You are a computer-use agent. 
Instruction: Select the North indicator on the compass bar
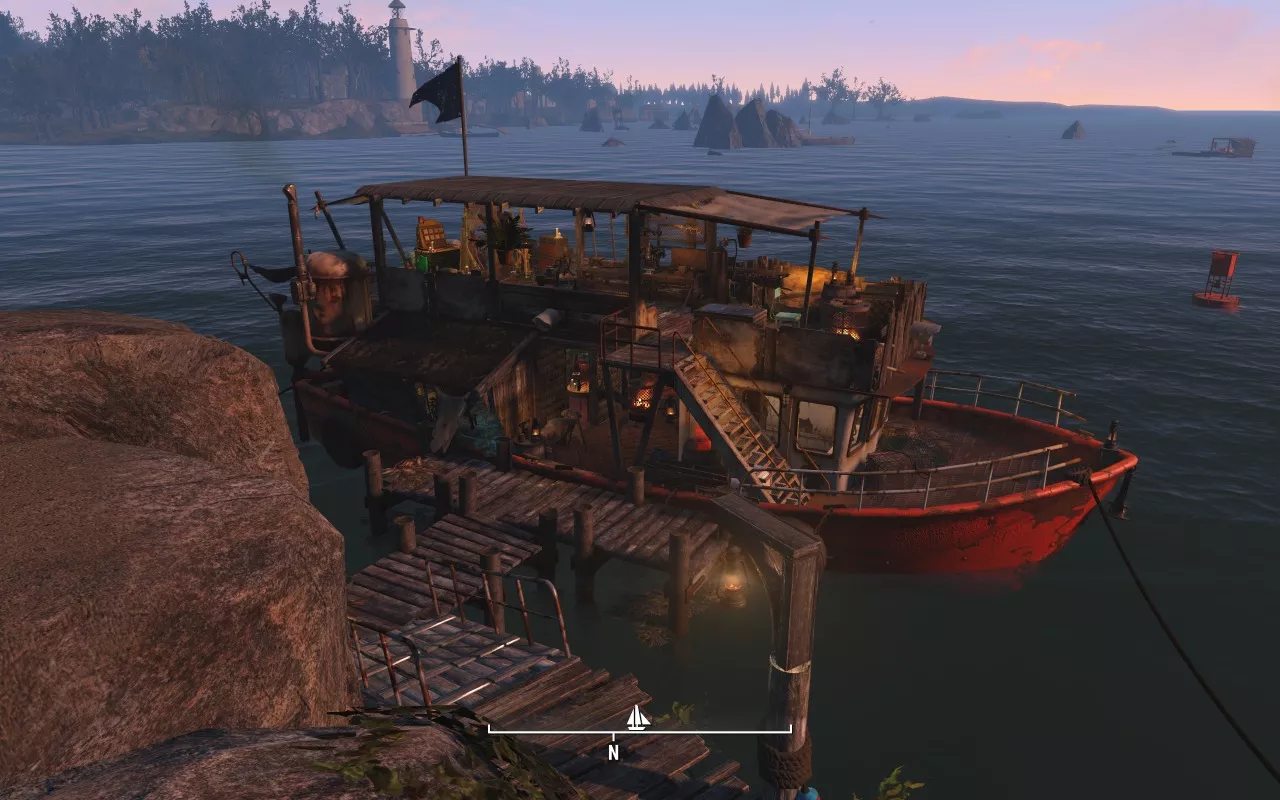click(613, 753)
